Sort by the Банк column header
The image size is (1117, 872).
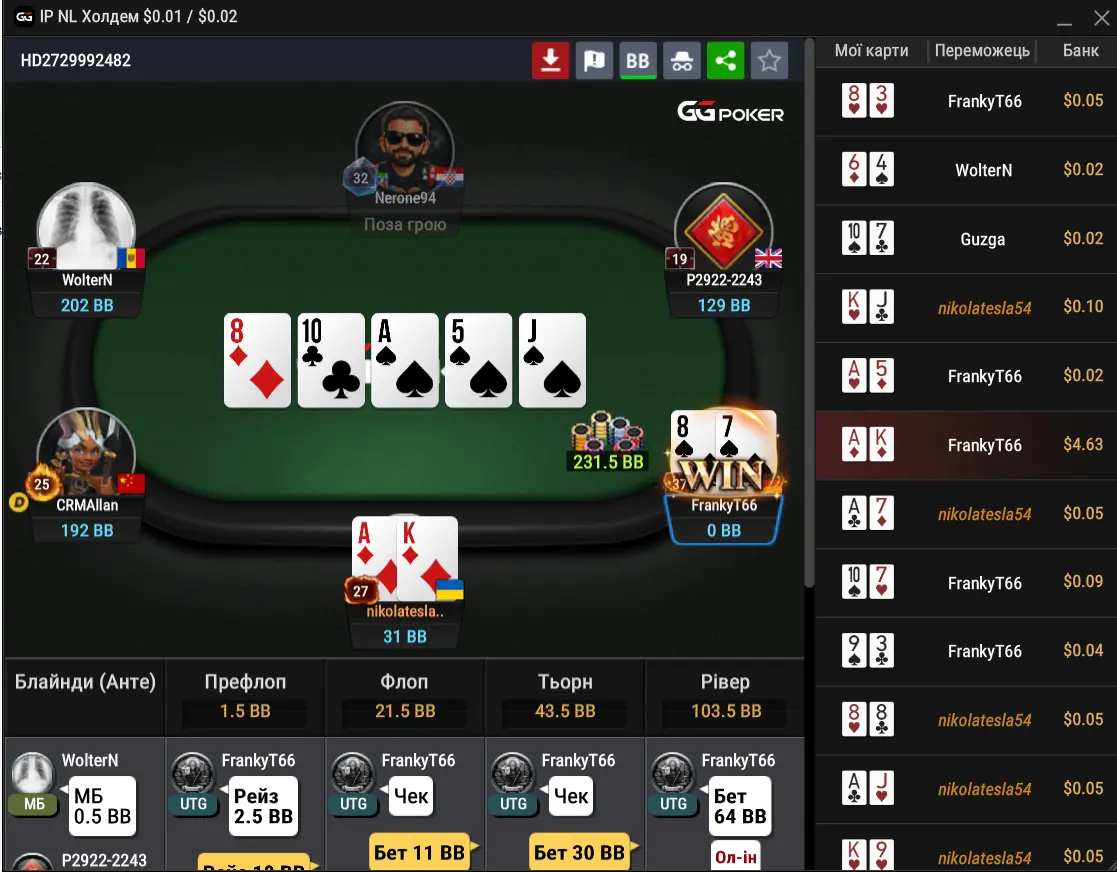coord(1080,51)
